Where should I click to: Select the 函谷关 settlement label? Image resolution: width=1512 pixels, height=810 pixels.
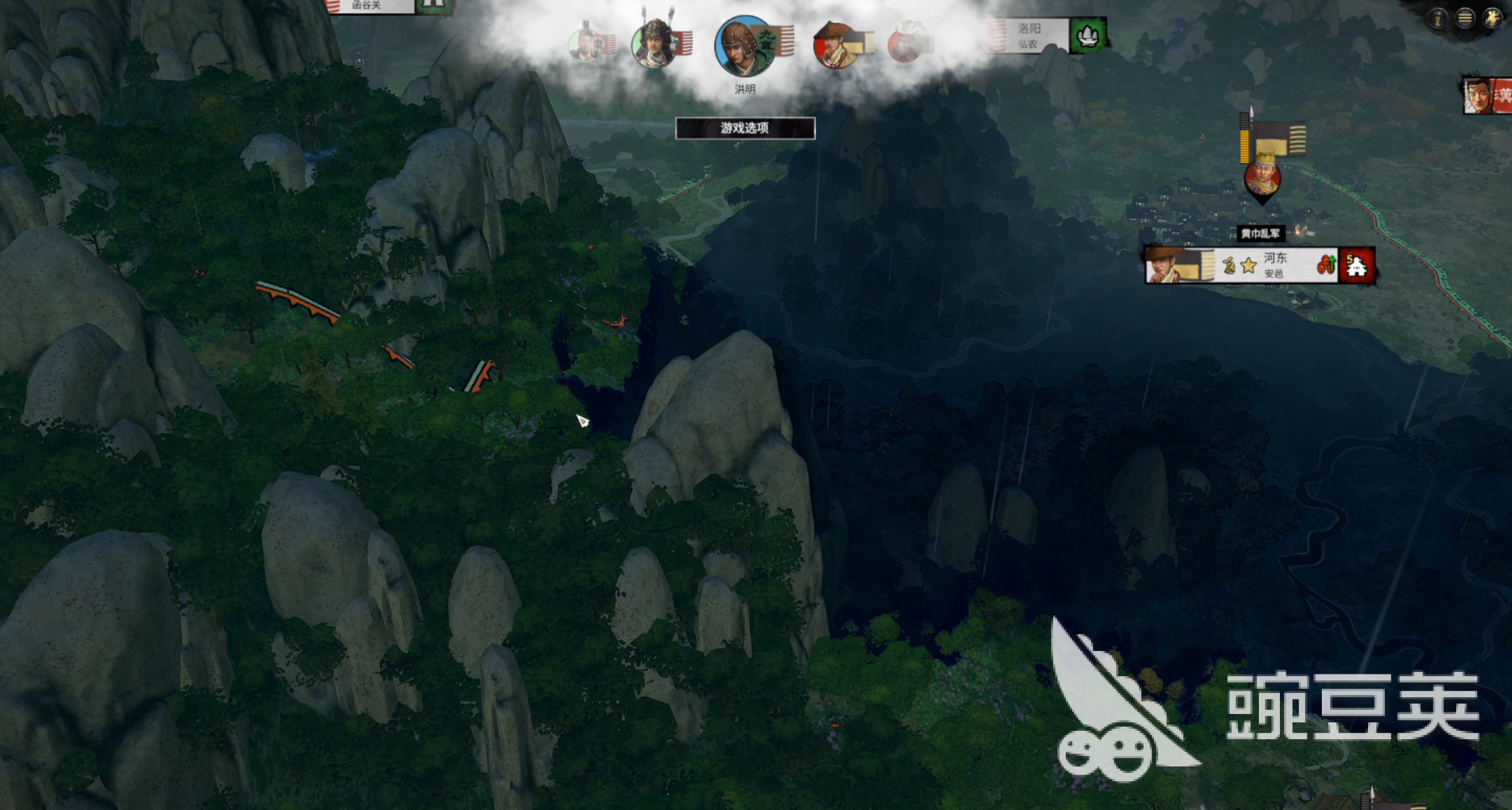367,5
